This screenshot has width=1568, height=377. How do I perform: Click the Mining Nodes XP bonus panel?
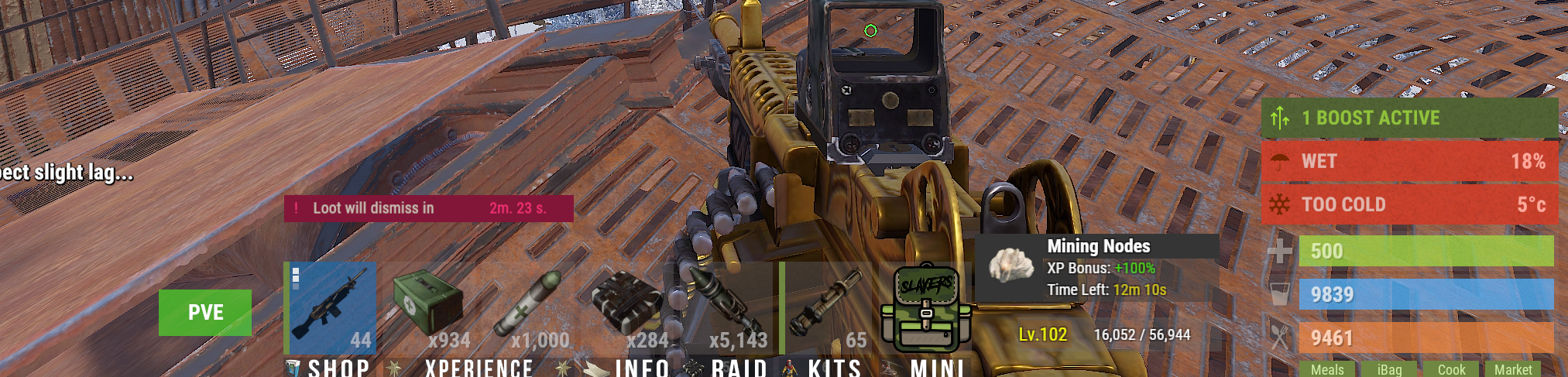coord(1096,268)
